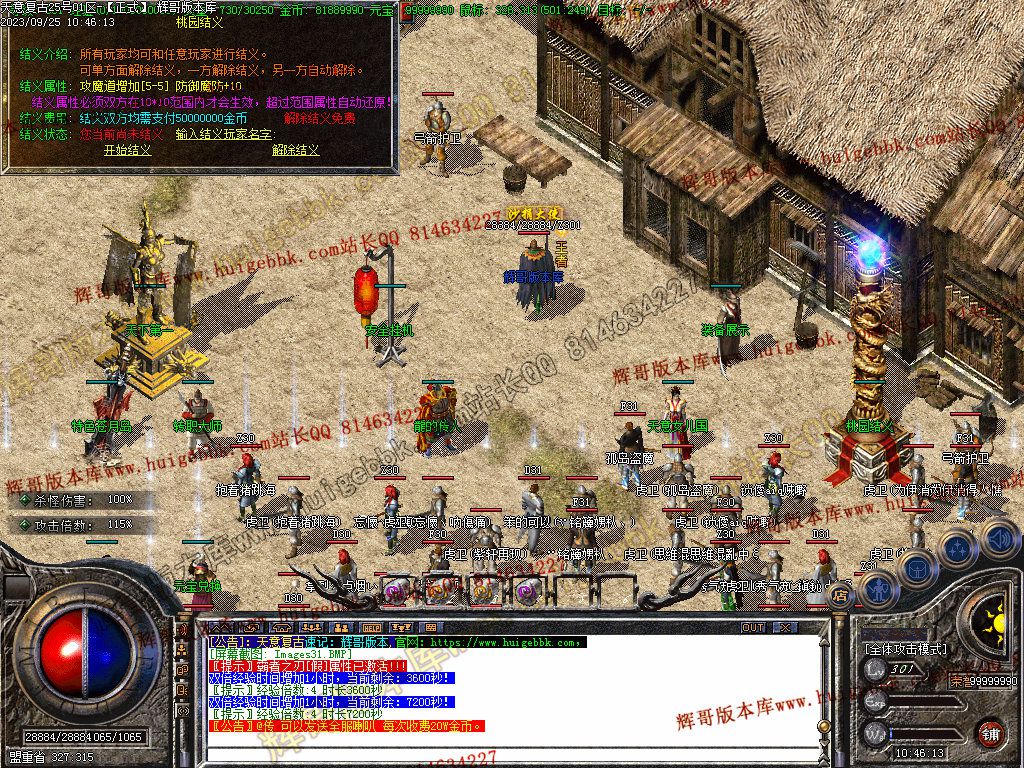Close the chat bar with the X button
This screenshot has width=1024, height=768.
point(785,627)
